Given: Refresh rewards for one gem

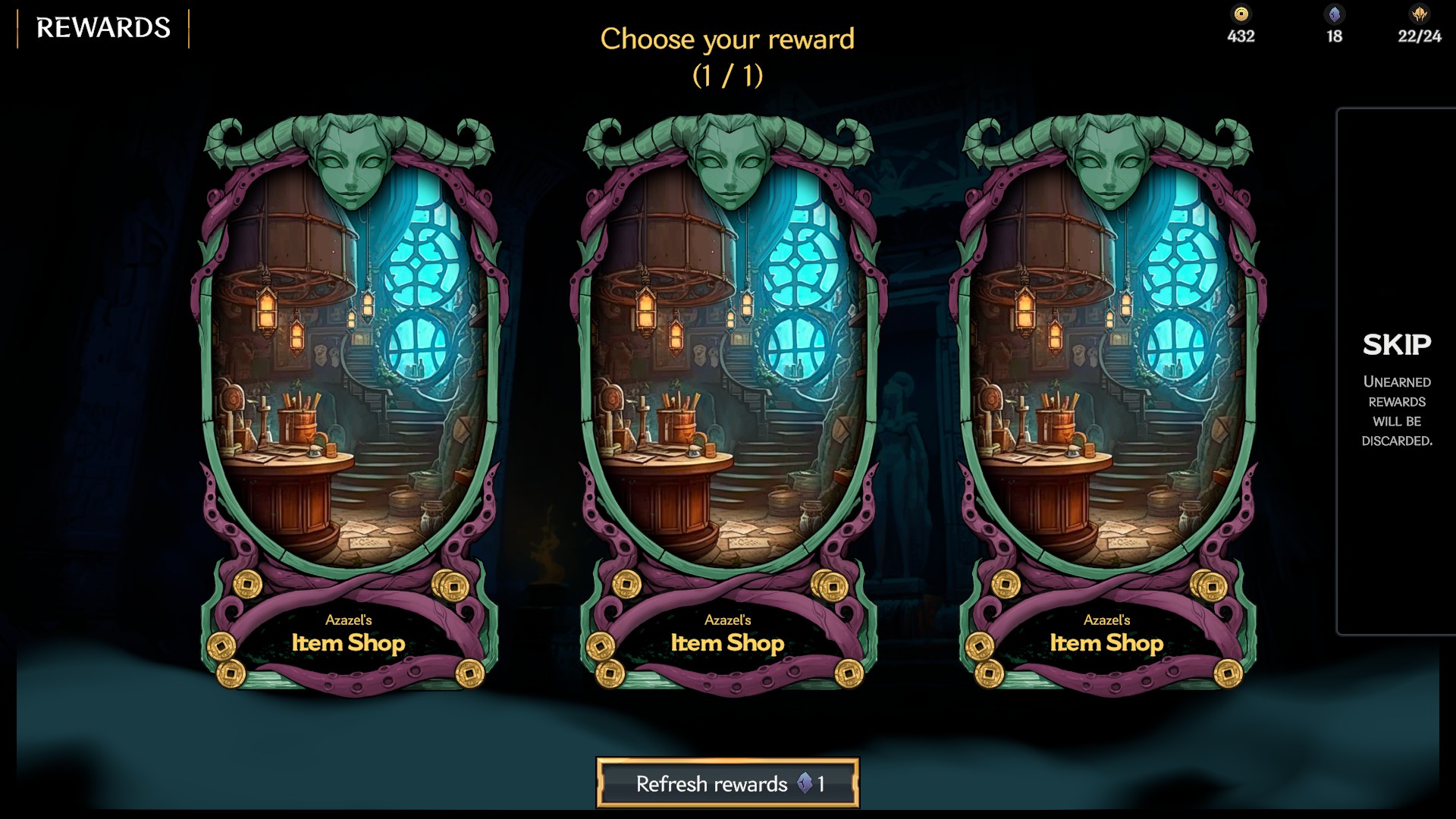Looking at the screenshot, I should (x=727, y=783).
